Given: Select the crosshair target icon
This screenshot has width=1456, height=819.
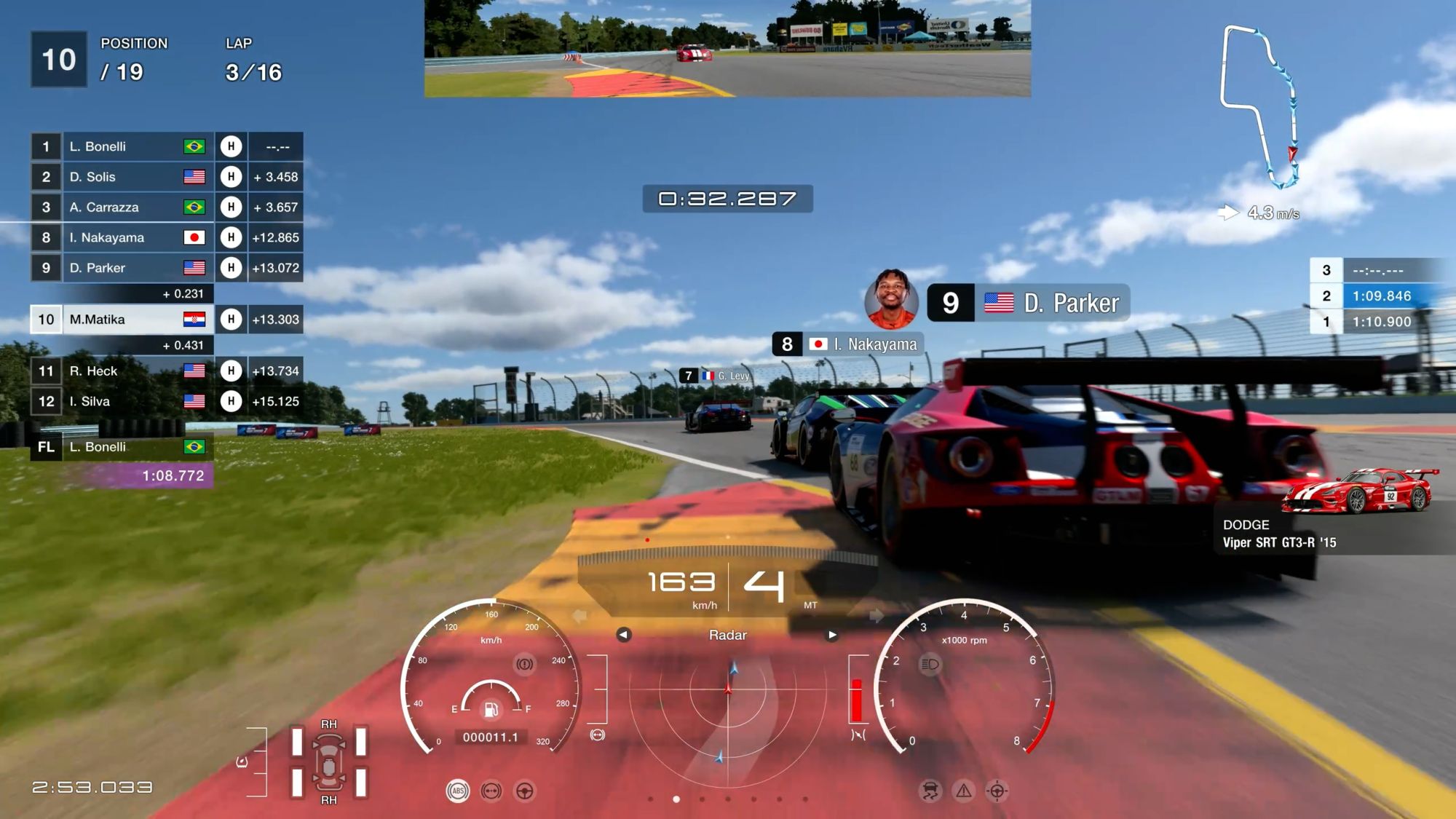Looking at the screenshot, I should (997, 791).
